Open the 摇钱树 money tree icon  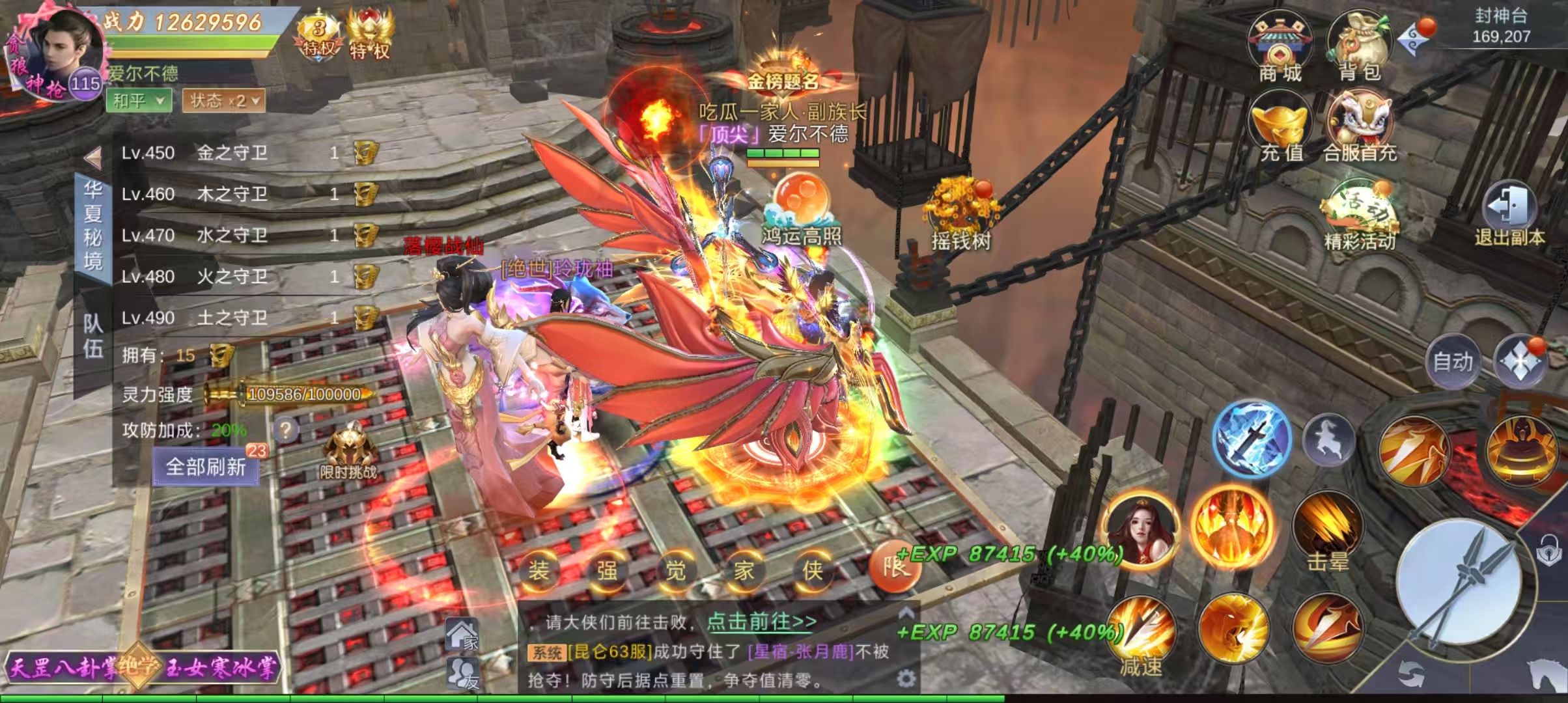[x=961, y=215]
